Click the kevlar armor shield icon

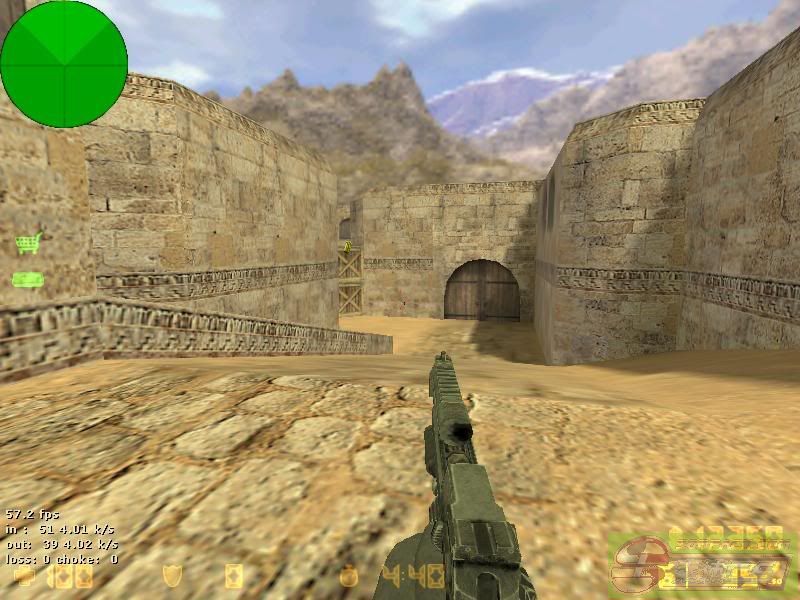tap(172, 576)
